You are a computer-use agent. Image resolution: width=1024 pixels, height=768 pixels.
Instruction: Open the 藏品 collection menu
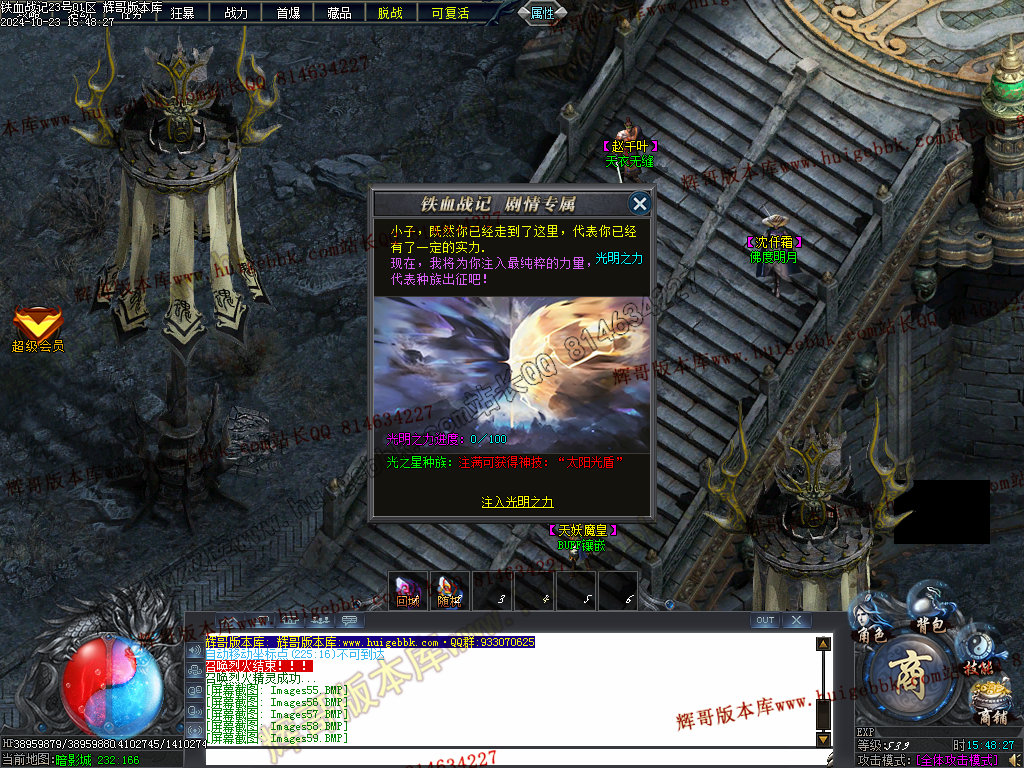click(x=340, y=13)
